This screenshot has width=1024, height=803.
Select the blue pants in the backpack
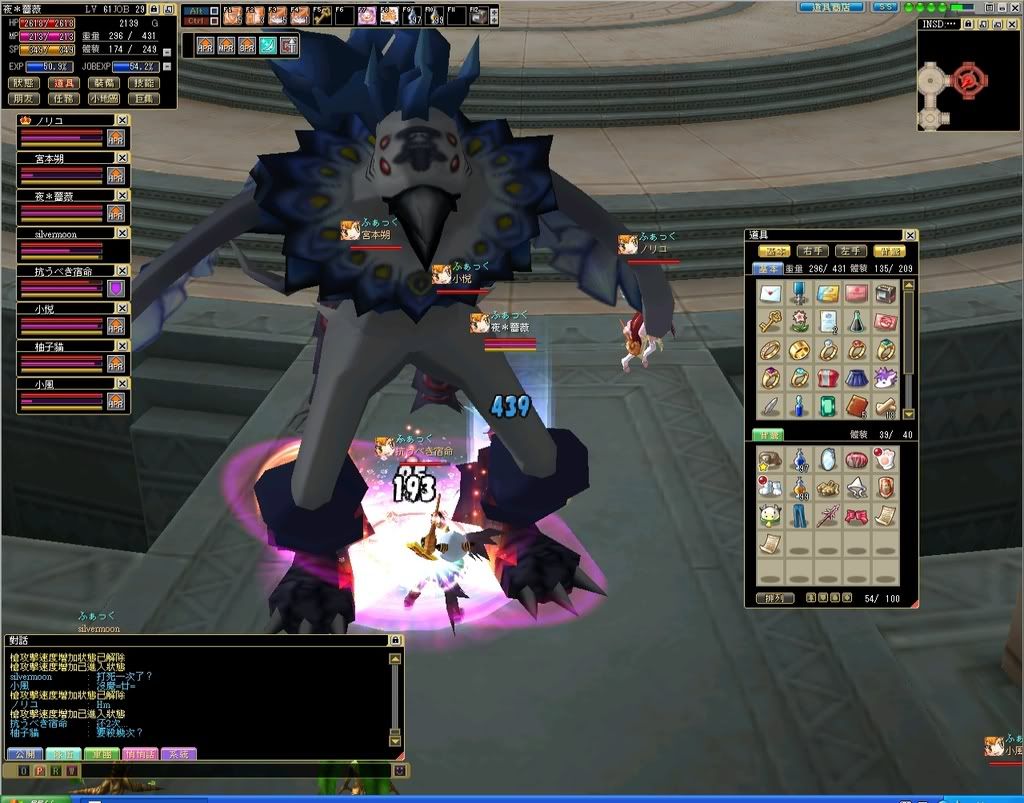coord(799,516)
